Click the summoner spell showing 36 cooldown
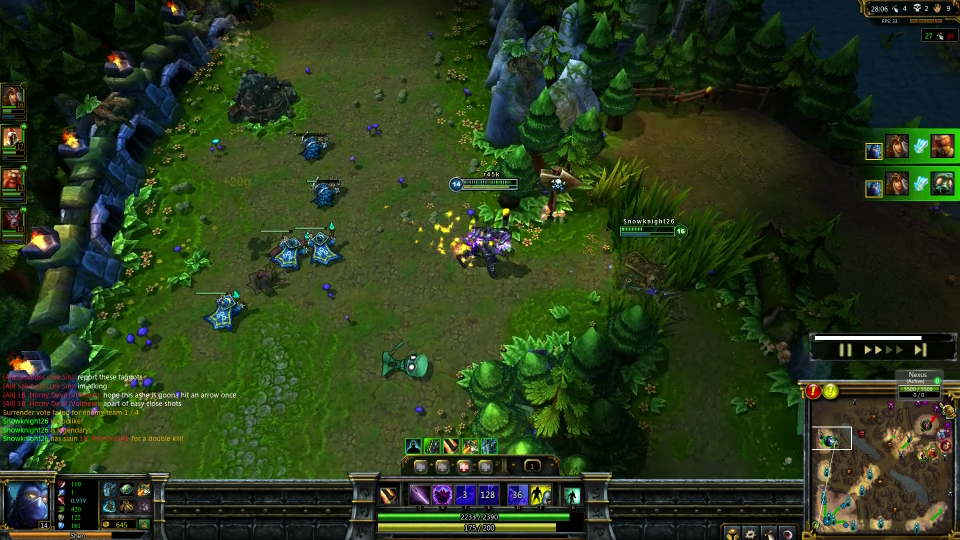 517,494
